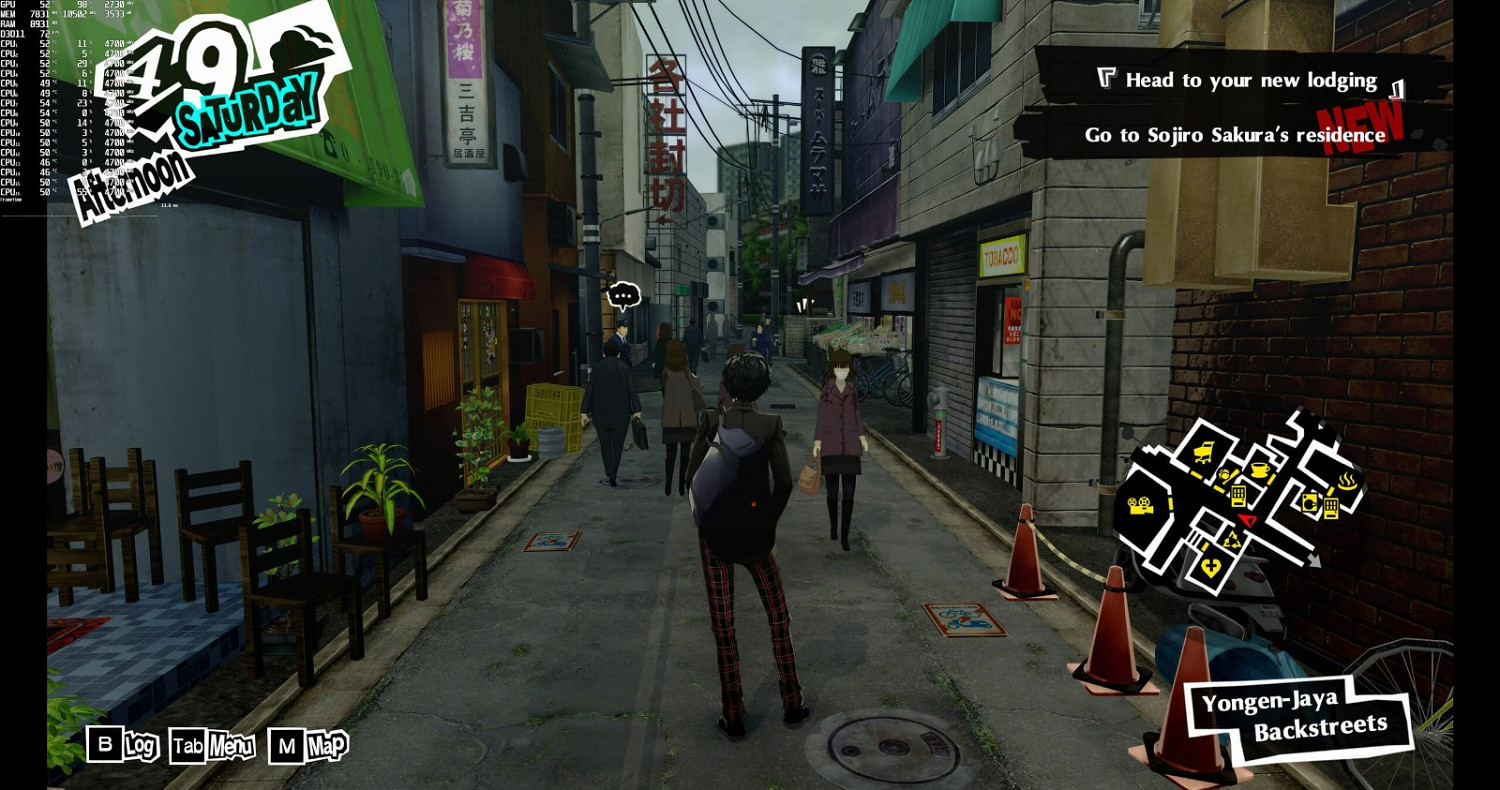
Task: Select the bathhouse steam icon on minimap
Action: point(1347,482)
